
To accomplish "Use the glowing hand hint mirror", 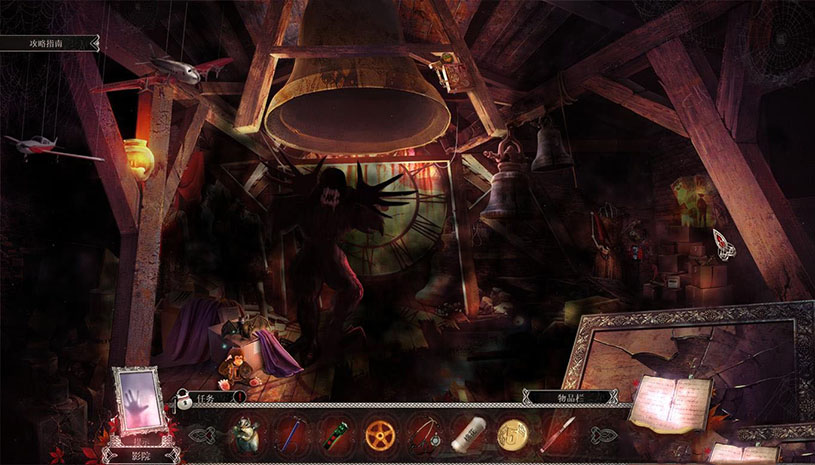I will (x=139, y=400).
